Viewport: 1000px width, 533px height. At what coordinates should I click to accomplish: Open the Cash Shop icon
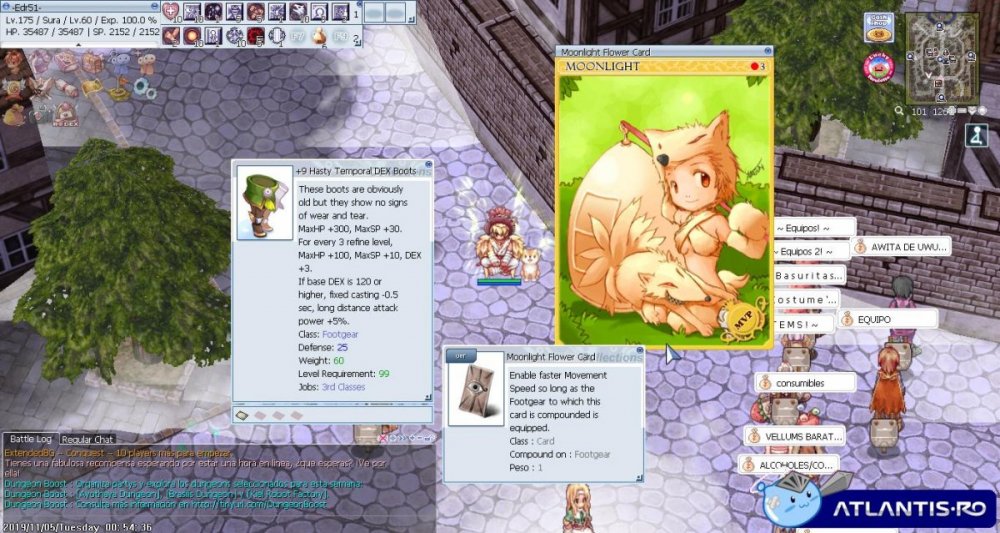pyautogui.click(x=879, y=26)
